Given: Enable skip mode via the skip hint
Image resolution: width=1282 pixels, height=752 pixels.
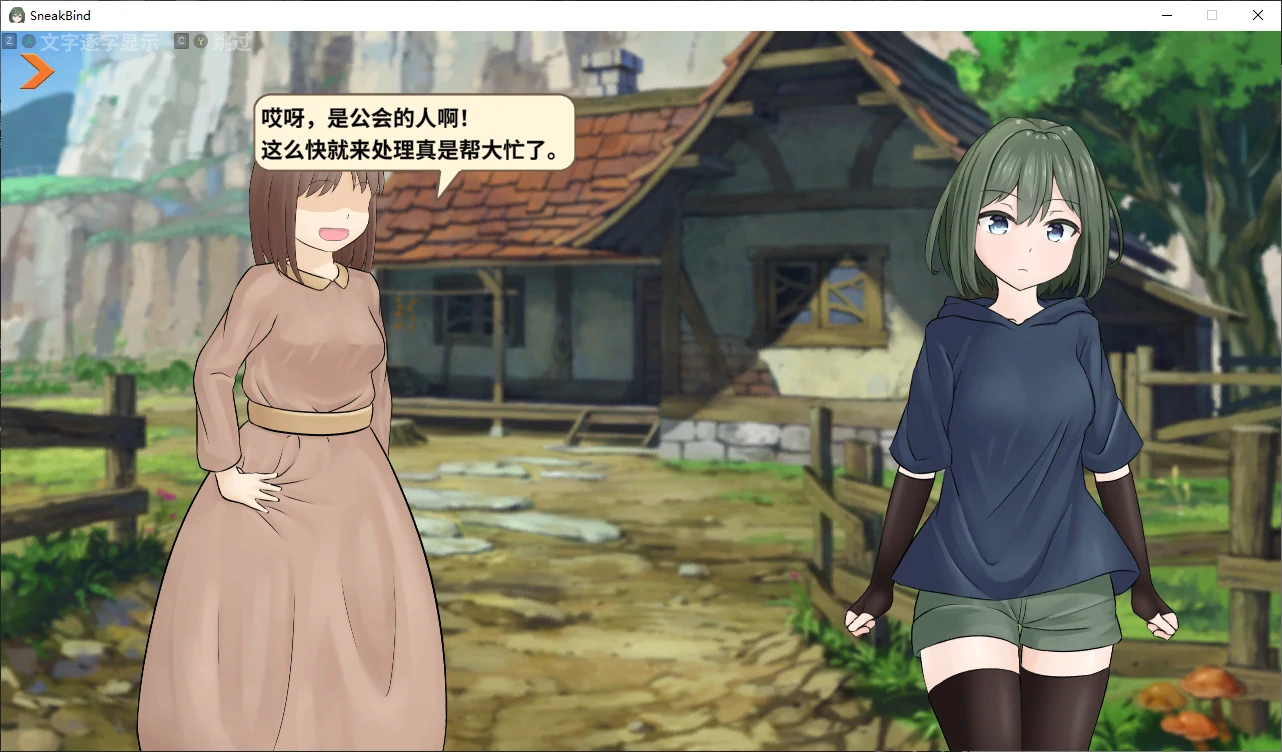Looking at the screenshot, I should [232, 41].
